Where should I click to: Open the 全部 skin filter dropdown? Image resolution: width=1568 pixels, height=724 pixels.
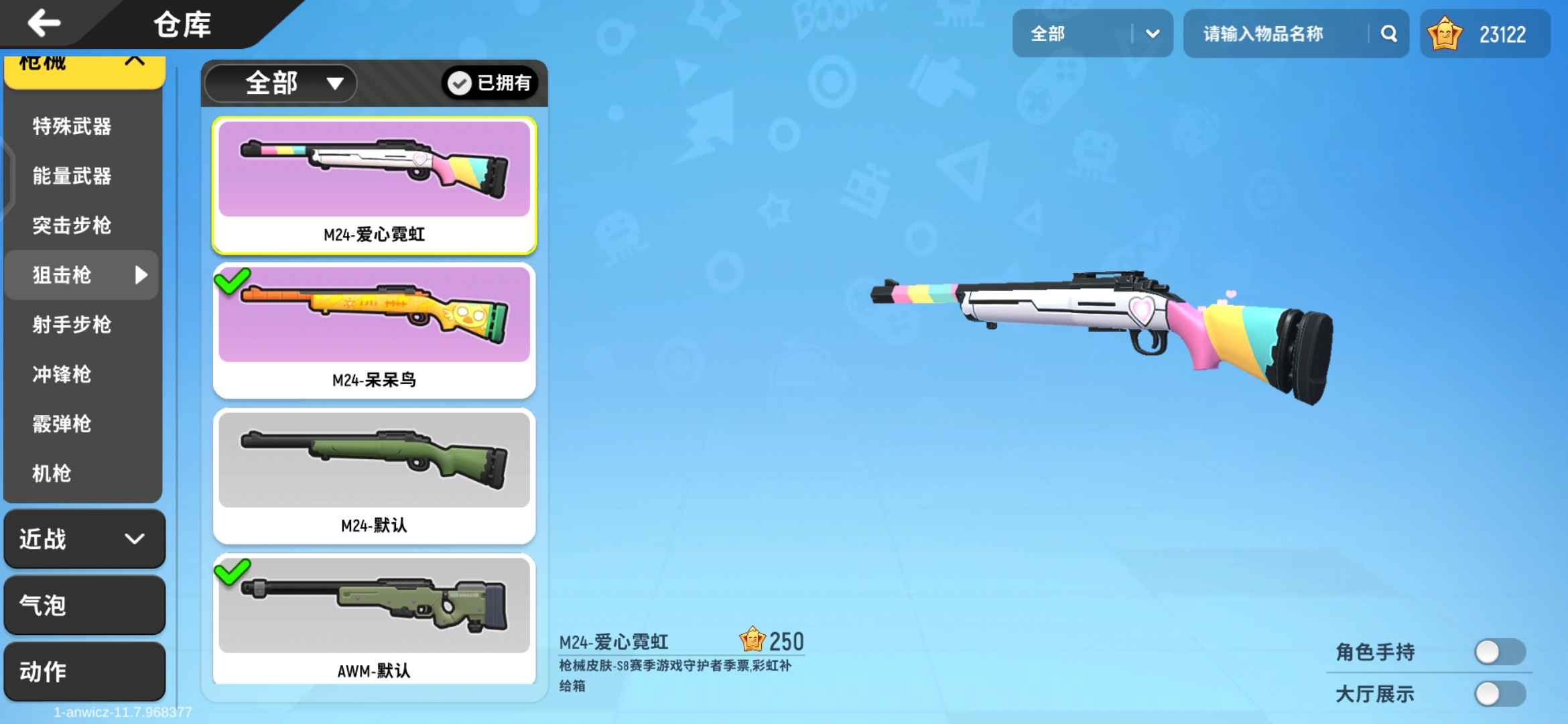280,83
